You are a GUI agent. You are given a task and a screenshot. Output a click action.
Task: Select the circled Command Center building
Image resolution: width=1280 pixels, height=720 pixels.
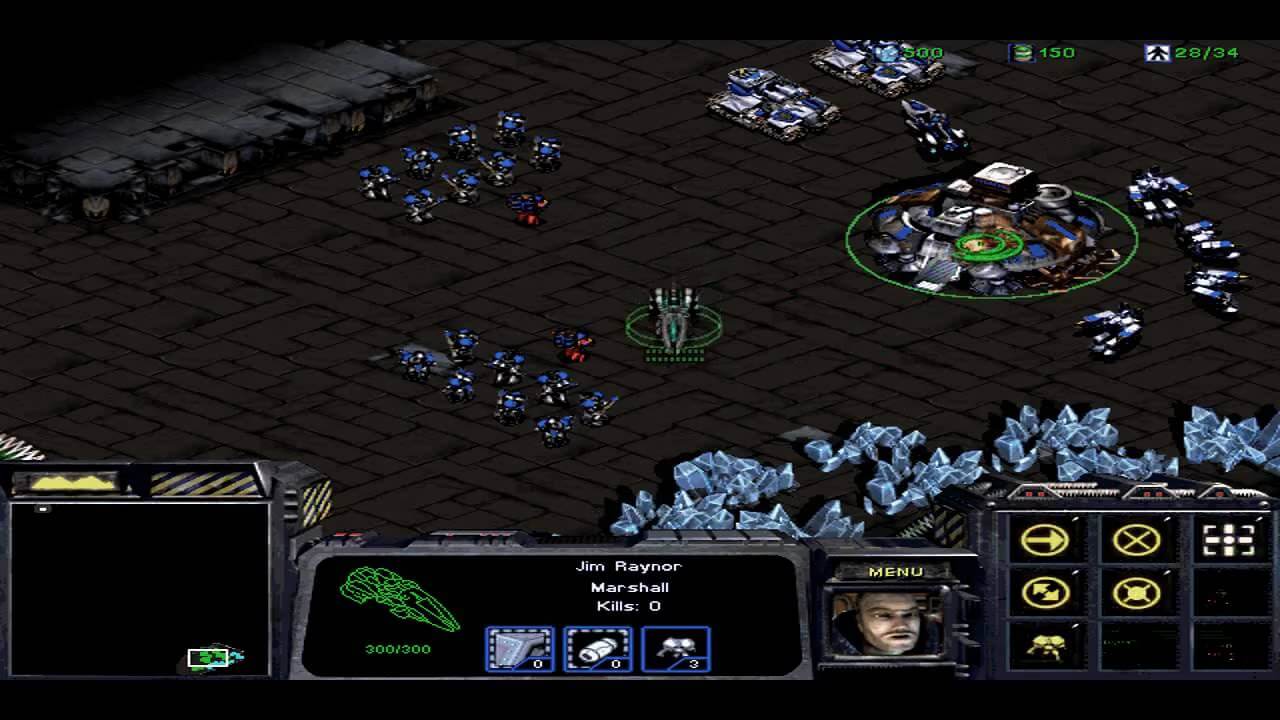pyautogui.click(x=990, y=235)
